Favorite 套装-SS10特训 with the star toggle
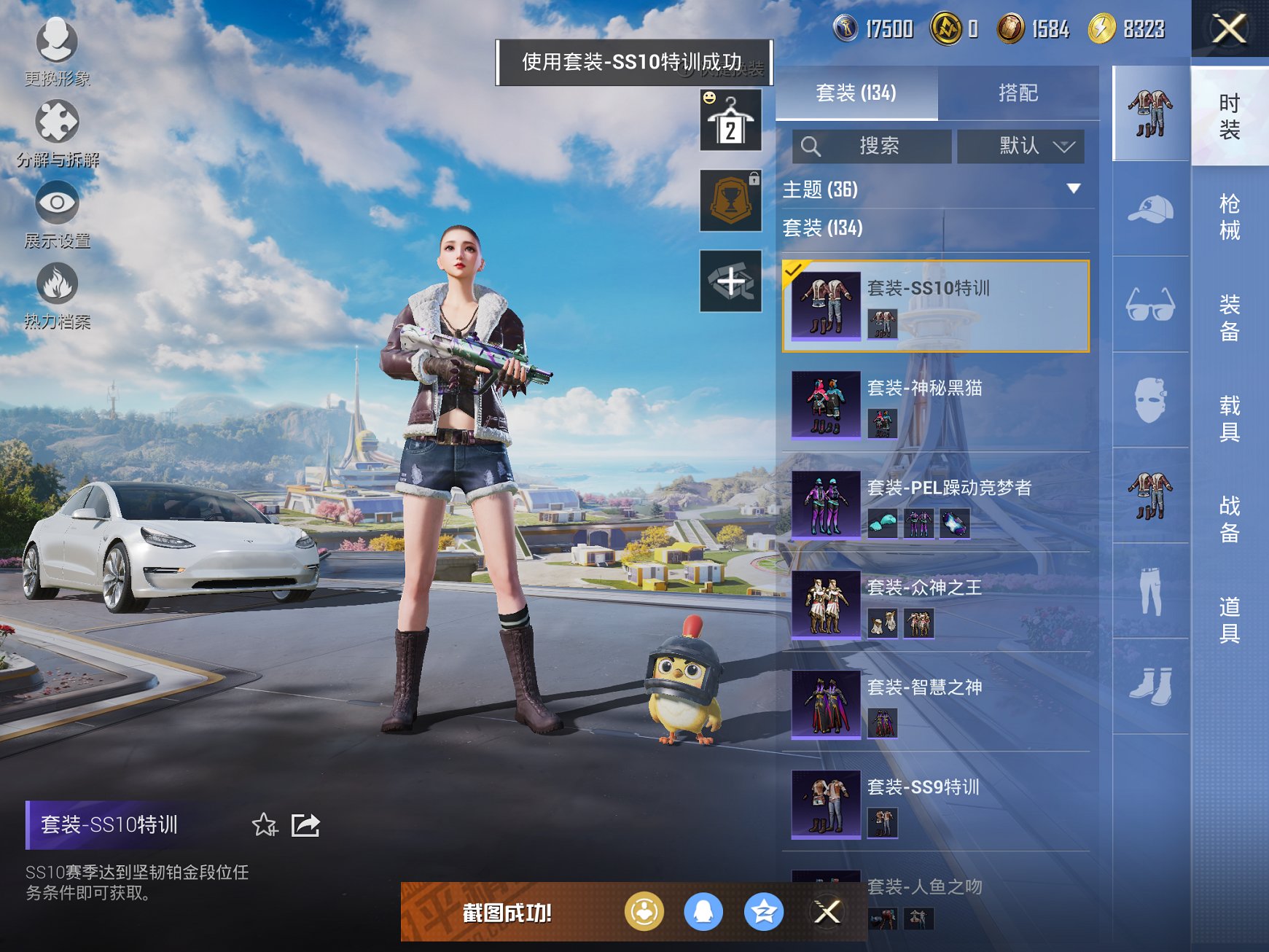 click(265, 824)
